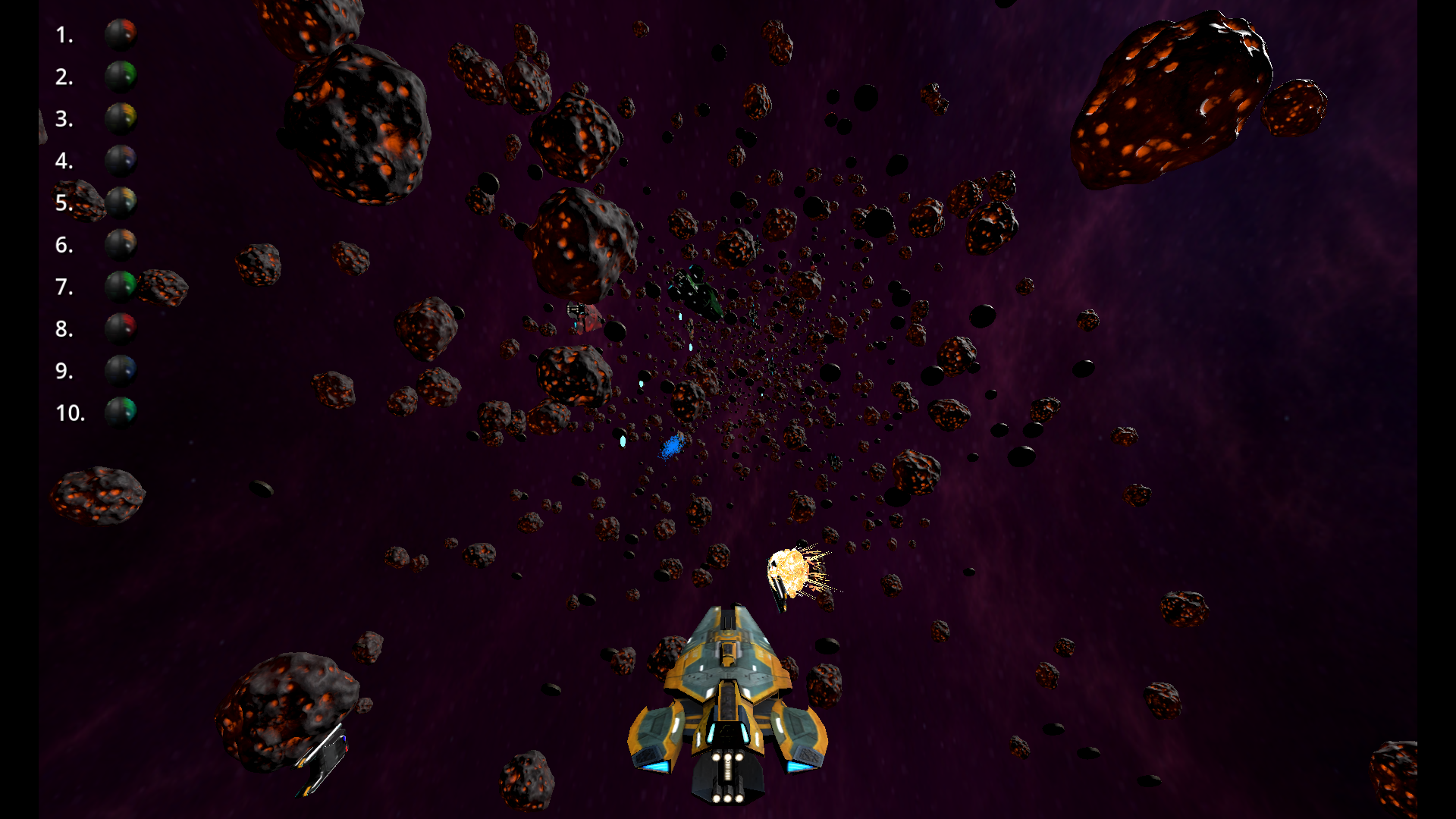Toggle highlighting on the rank 1 list entry
Image resolution: width=1456 pixels, height=819 pixels.
[x=64, y=34]
